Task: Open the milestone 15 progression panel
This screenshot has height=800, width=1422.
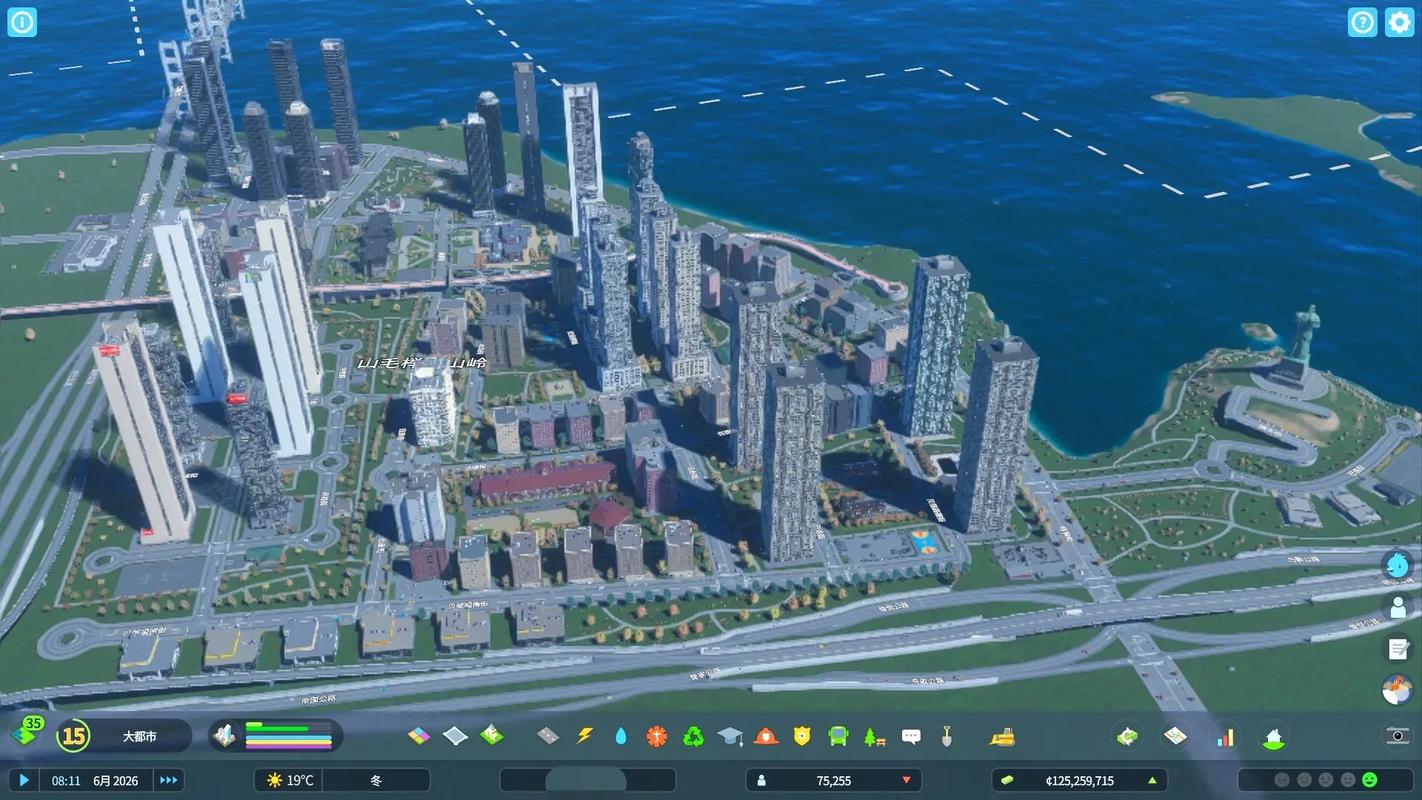Action: click(71, 735)
